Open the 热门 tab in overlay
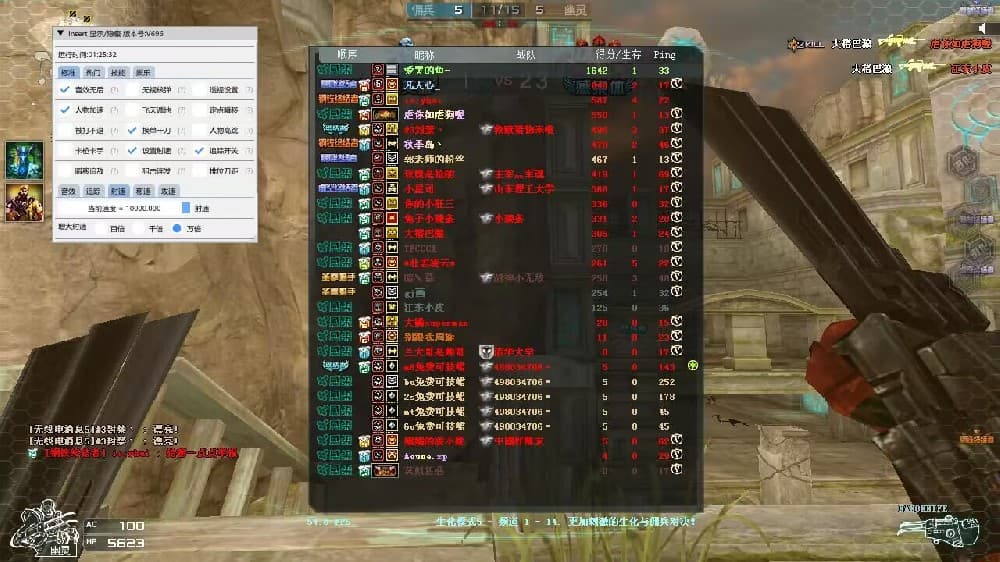 (93, 72)
